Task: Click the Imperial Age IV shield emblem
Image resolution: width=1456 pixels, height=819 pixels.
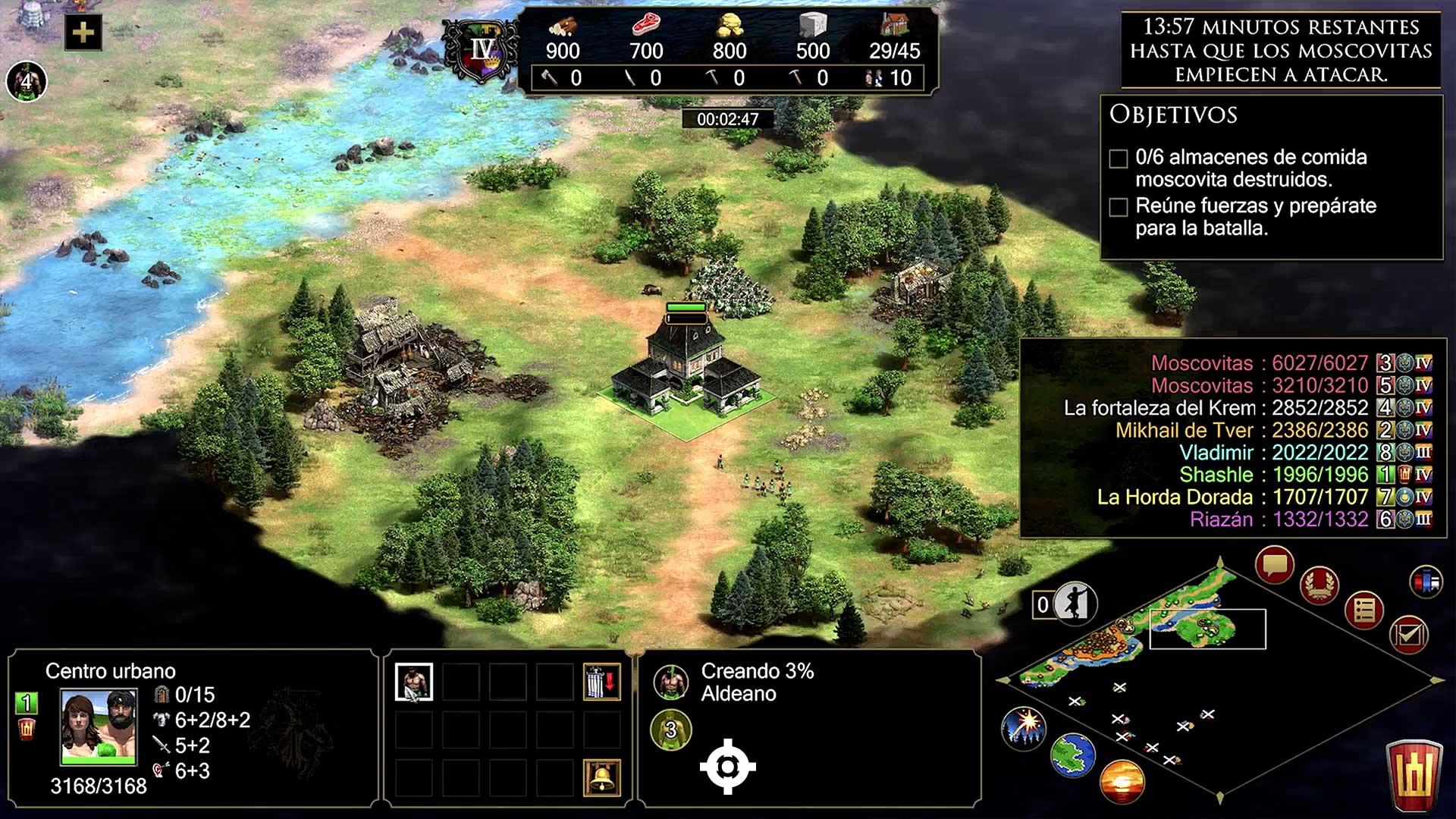Action: click(x=482, y=52)
